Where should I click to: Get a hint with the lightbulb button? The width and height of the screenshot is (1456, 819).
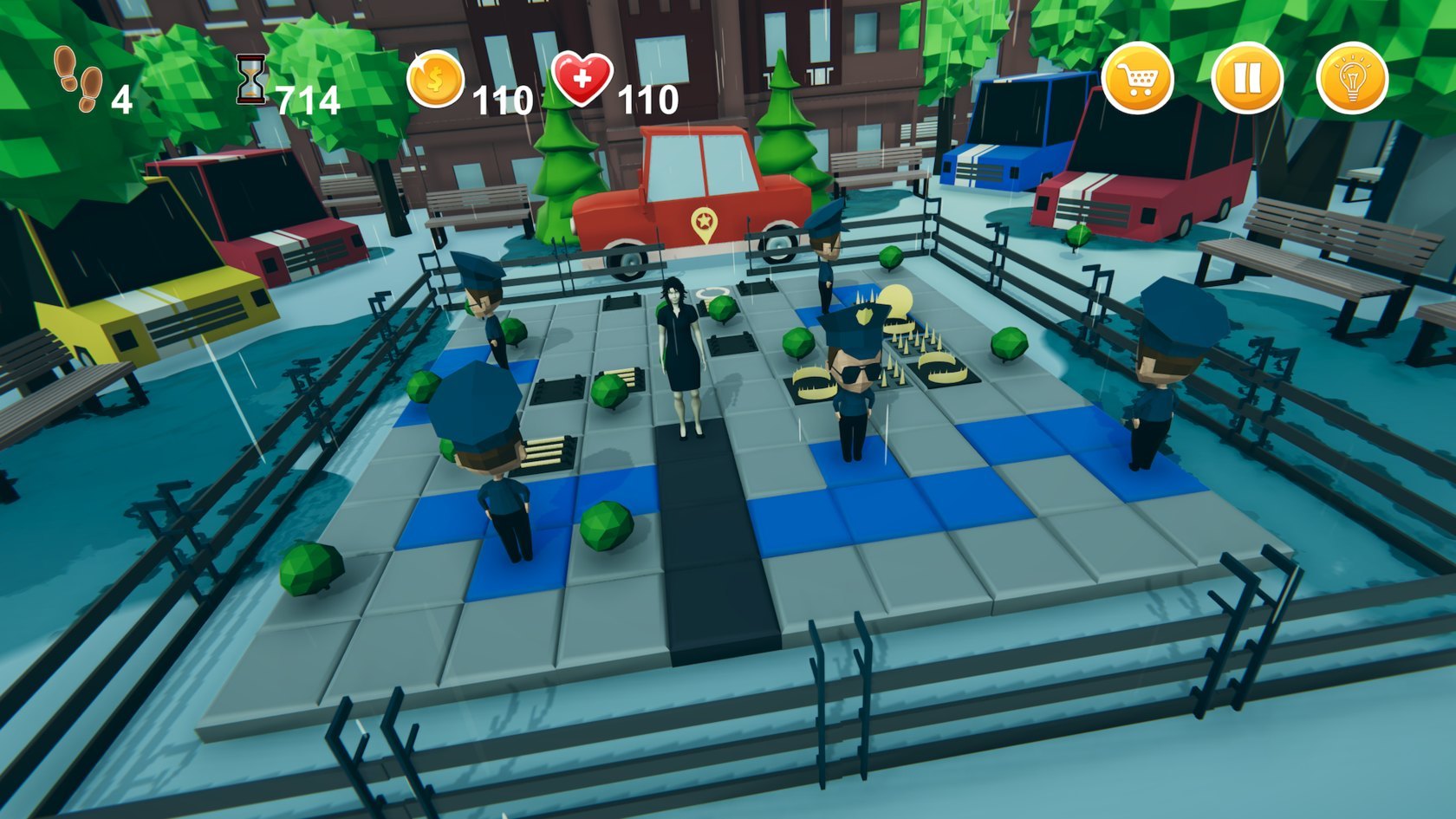[x=1351, y=80]
